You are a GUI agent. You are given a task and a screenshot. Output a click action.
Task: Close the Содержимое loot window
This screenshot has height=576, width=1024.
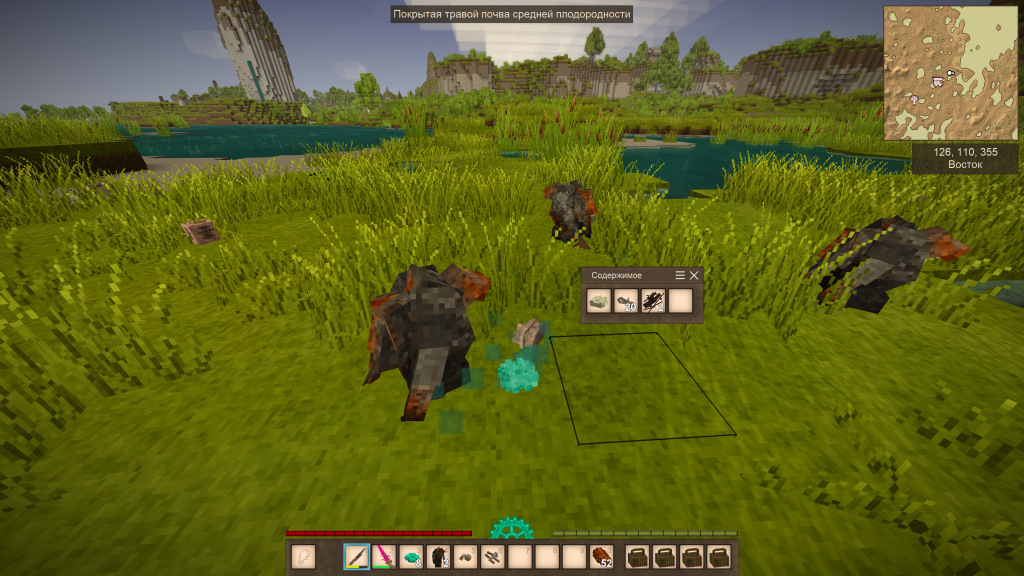pos(695,275)
